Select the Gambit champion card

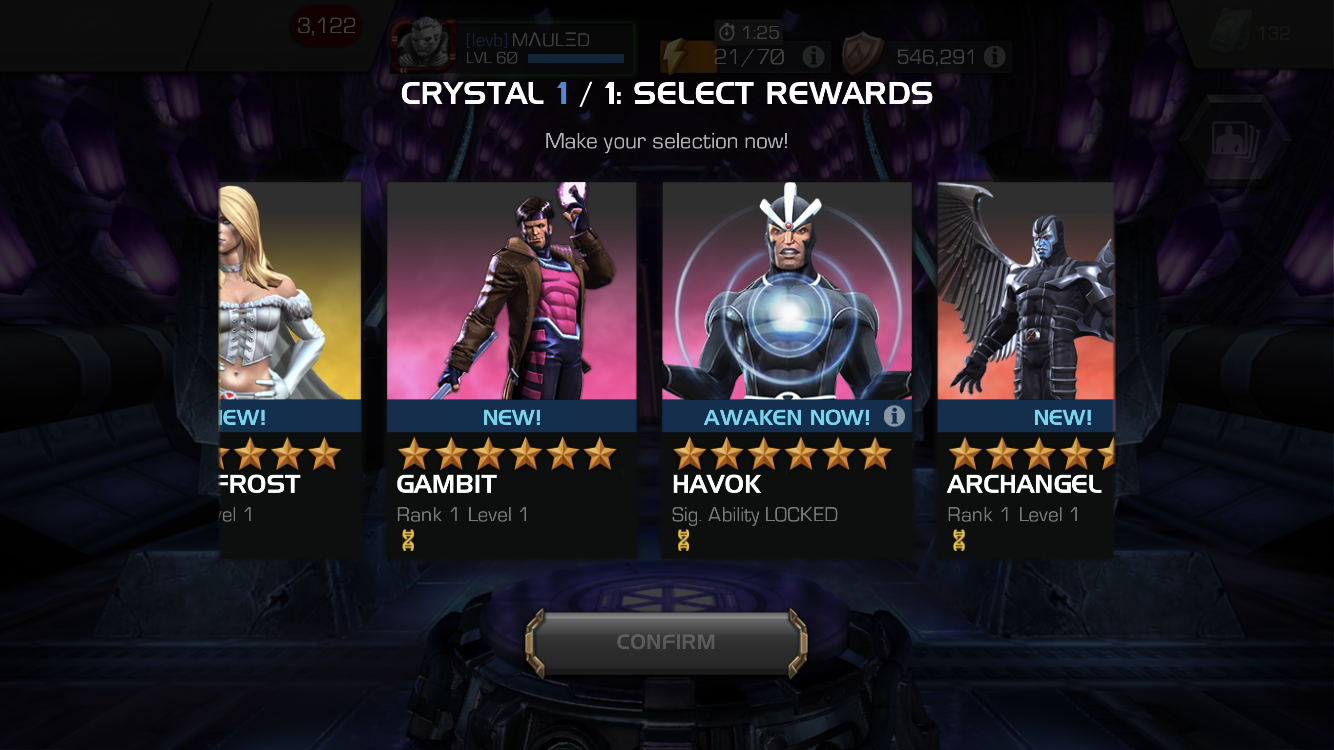coord(512,370)
